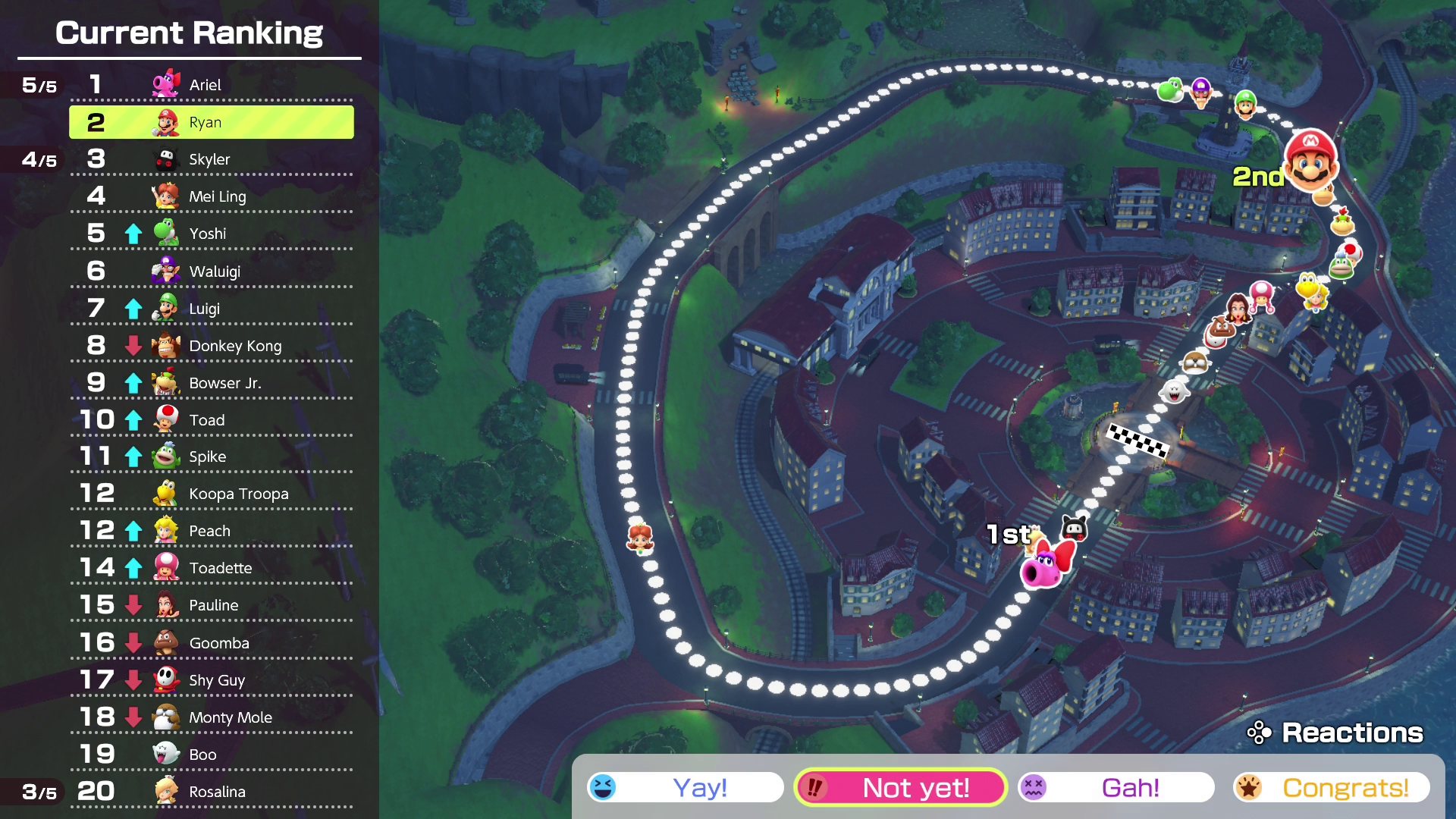
Task: Click the Koopa Troopa ranking row
Action: coord(212,494)
